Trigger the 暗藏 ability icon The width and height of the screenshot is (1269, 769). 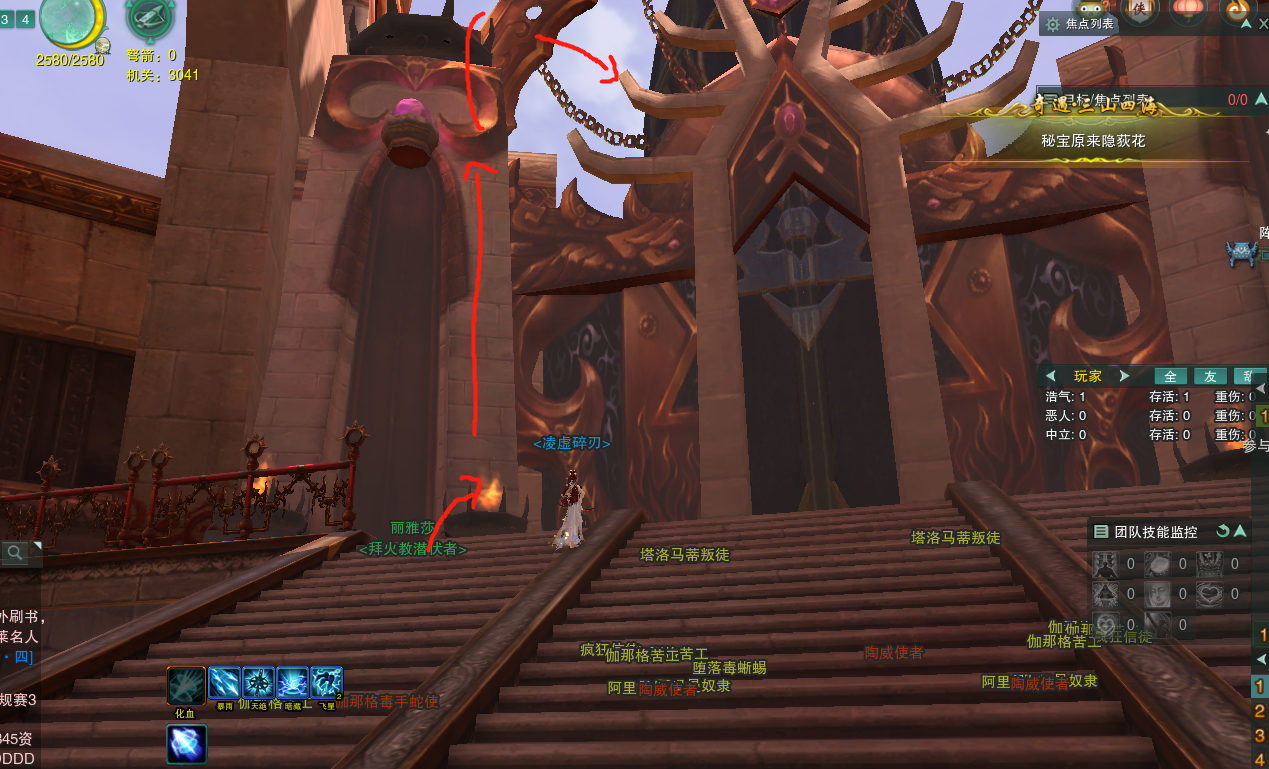pyautogui.click(x=292, y=683)
